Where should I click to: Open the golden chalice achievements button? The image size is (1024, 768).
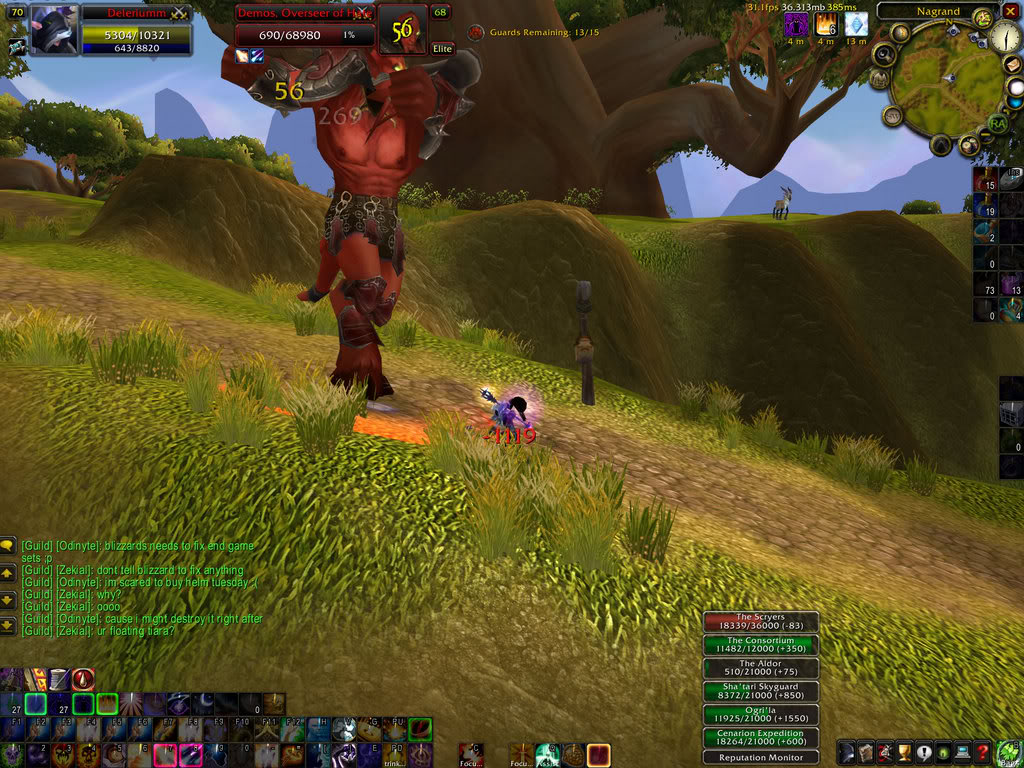pyautogui.click(x=905, y=752)
